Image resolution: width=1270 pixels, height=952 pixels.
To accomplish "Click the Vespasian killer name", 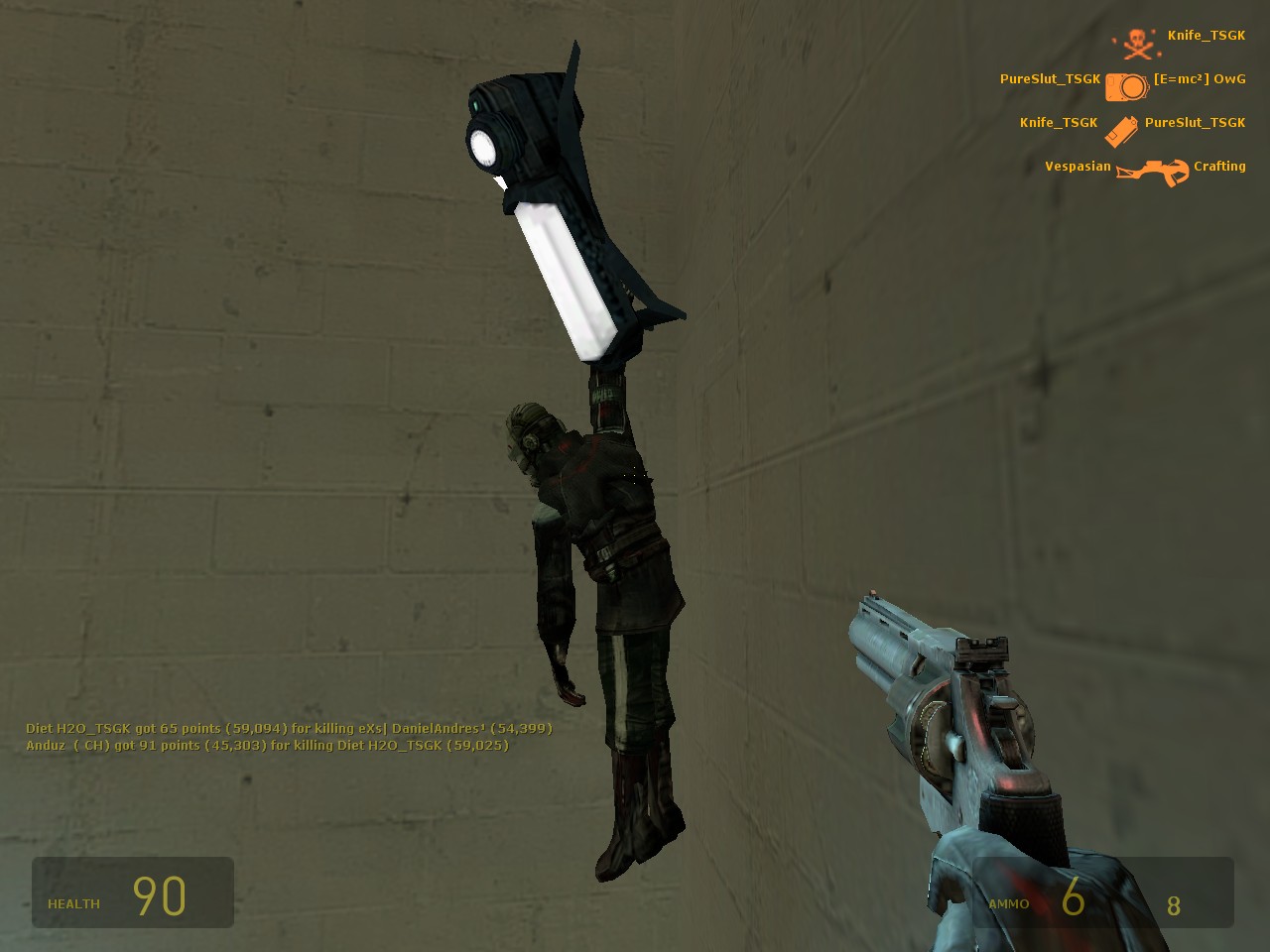I will (1078, 166).
